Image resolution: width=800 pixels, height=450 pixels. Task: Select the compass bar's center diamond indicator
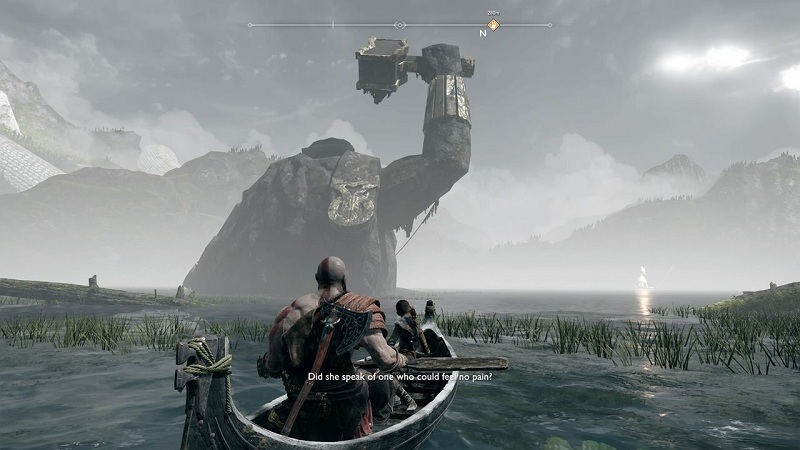click(x=400, y=24)
